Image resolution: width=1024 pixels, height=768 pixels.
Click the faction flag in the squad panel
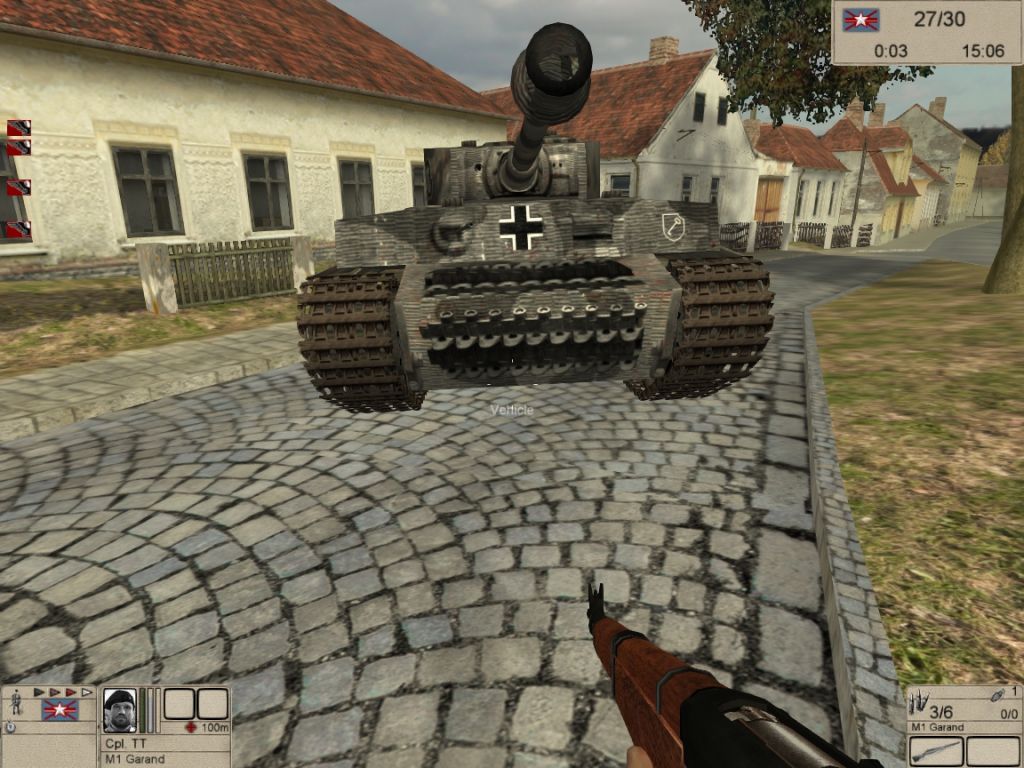pyautogui.click(x=60, y=709)
